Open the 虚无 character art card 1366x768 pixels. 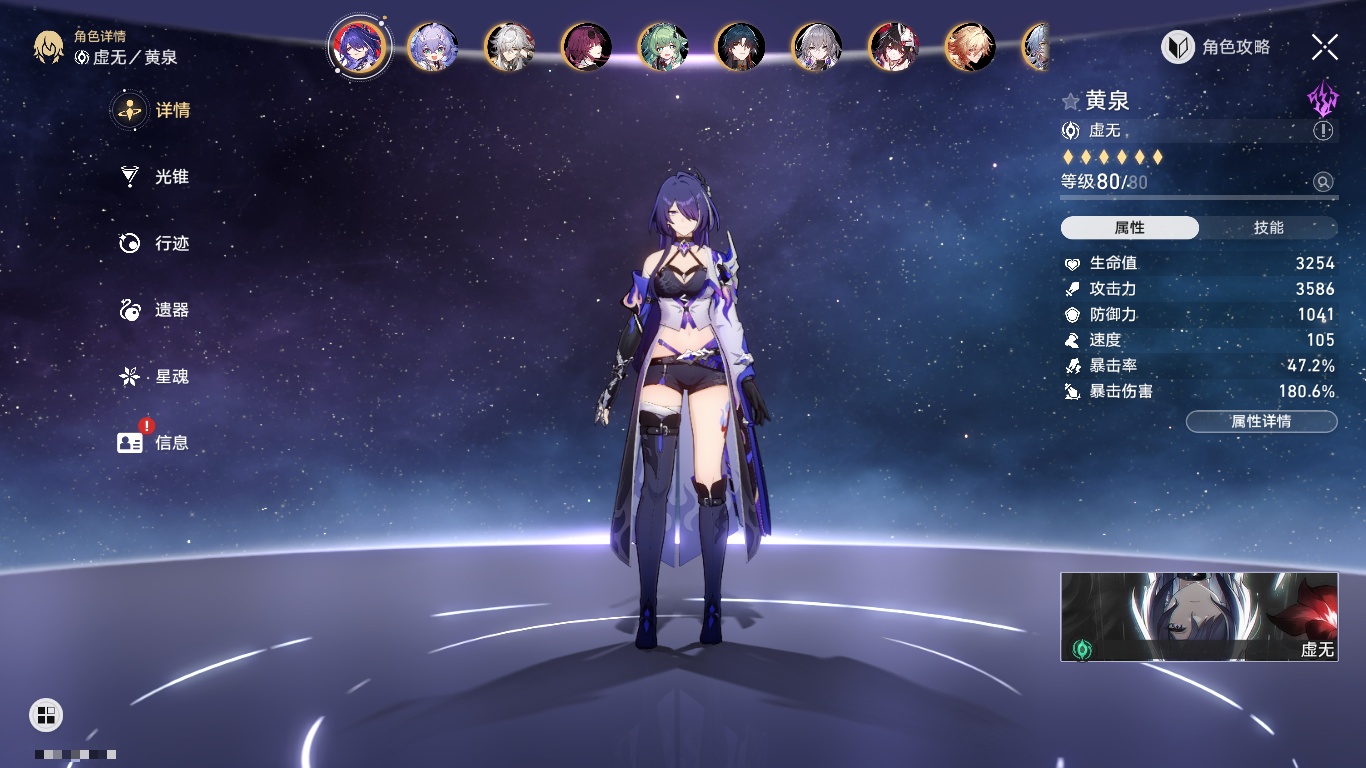pyautogui.click(x=1199, y=617)
